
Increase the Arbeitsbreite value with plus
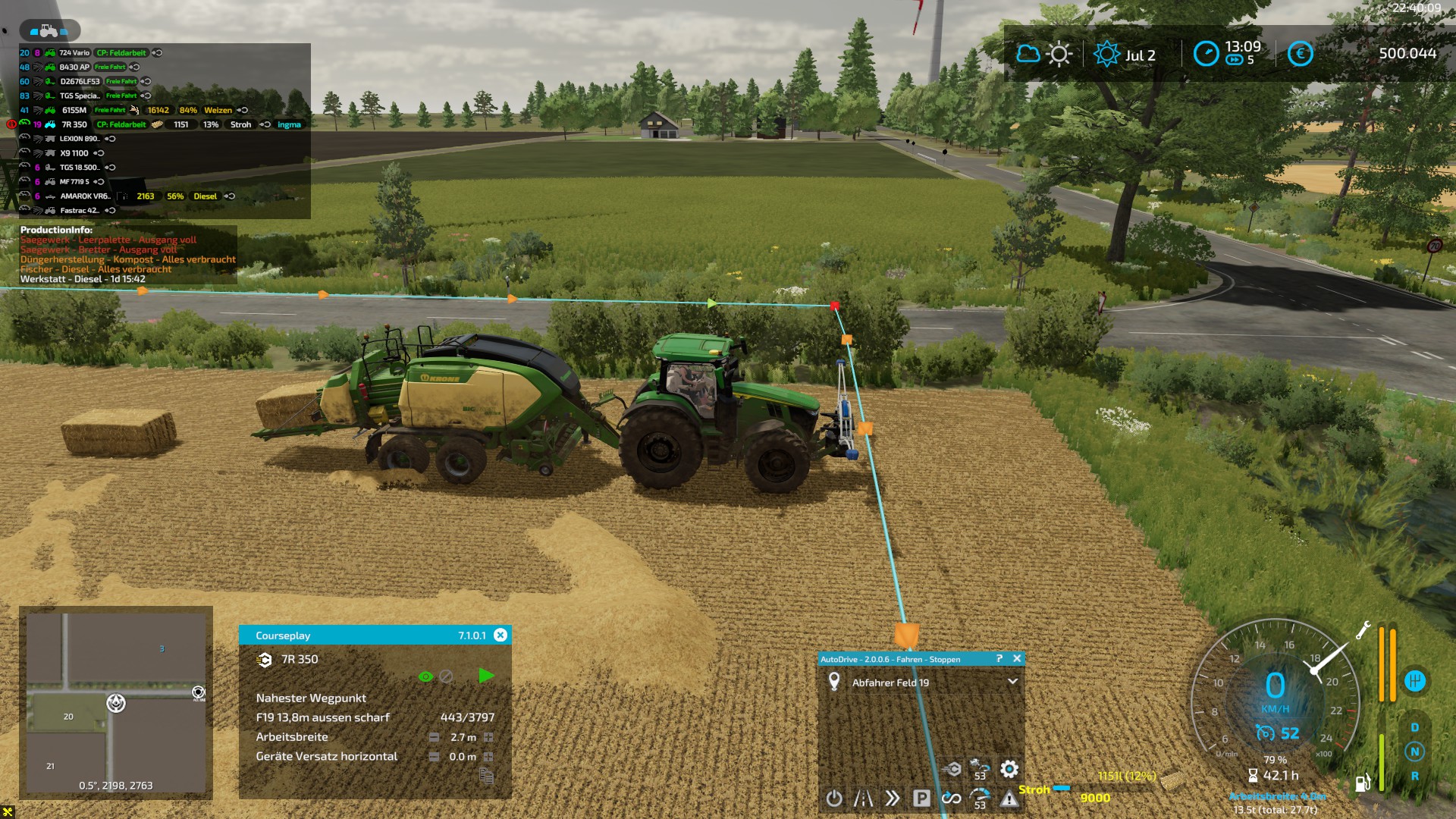click(x=488, y=737)
